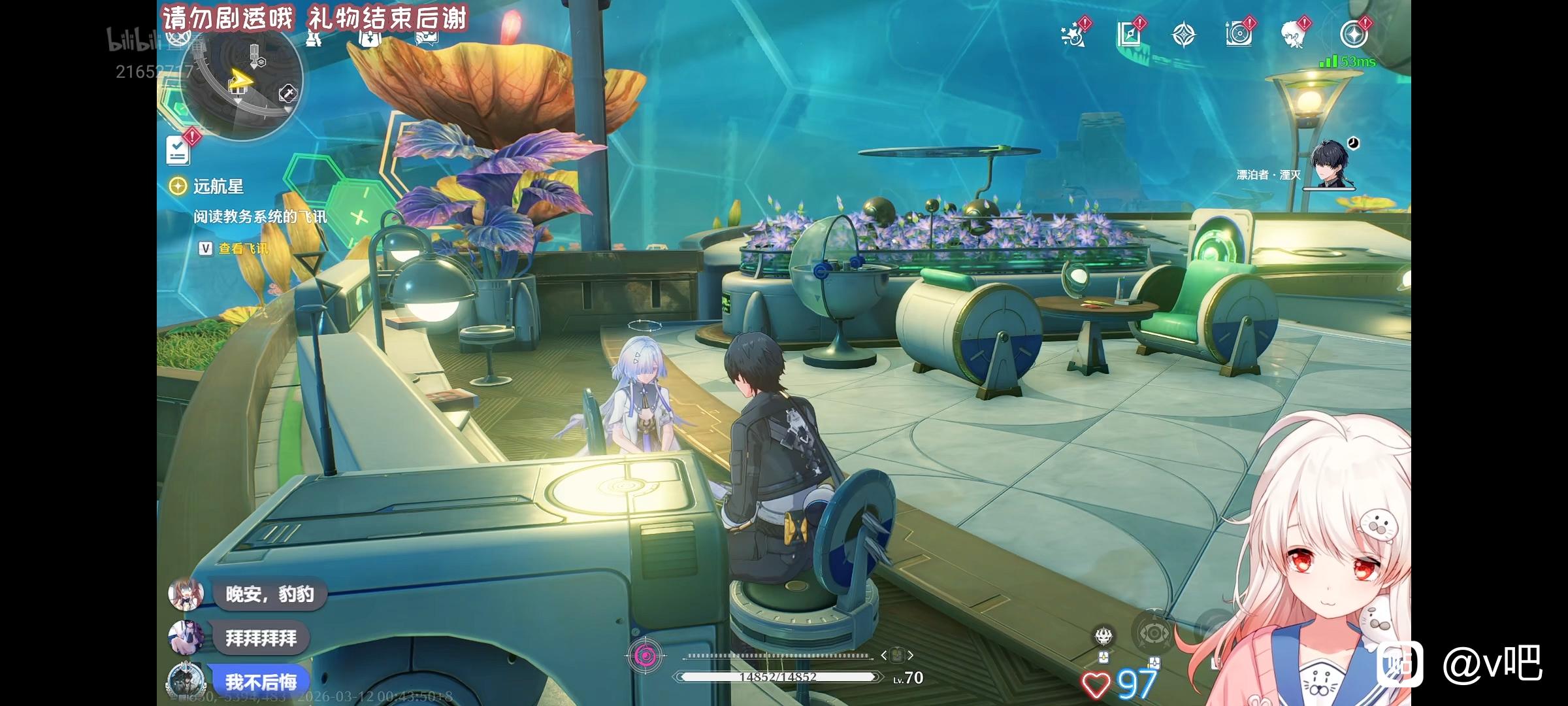Open the circular star terminal icon

point(1354,35)
